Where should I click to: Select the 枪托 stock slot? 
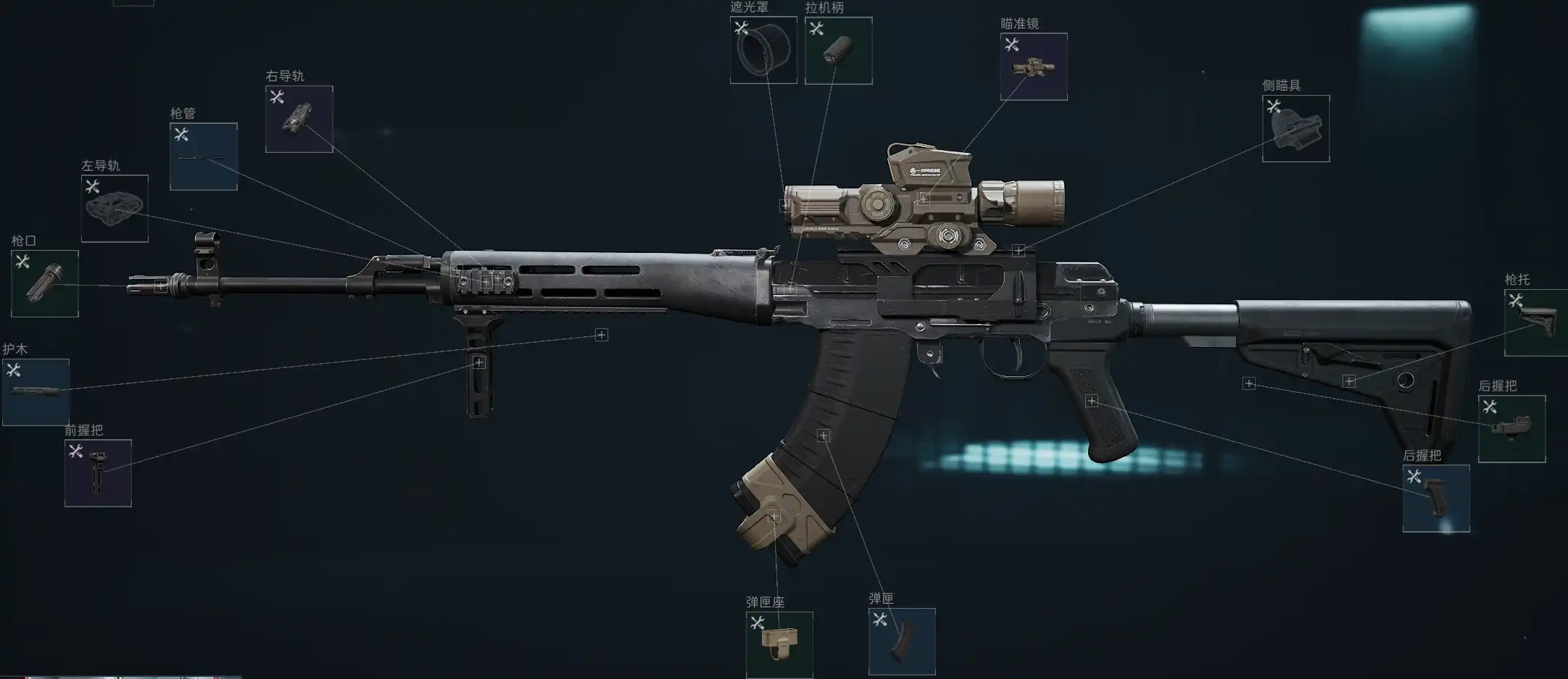(1535, 322)
